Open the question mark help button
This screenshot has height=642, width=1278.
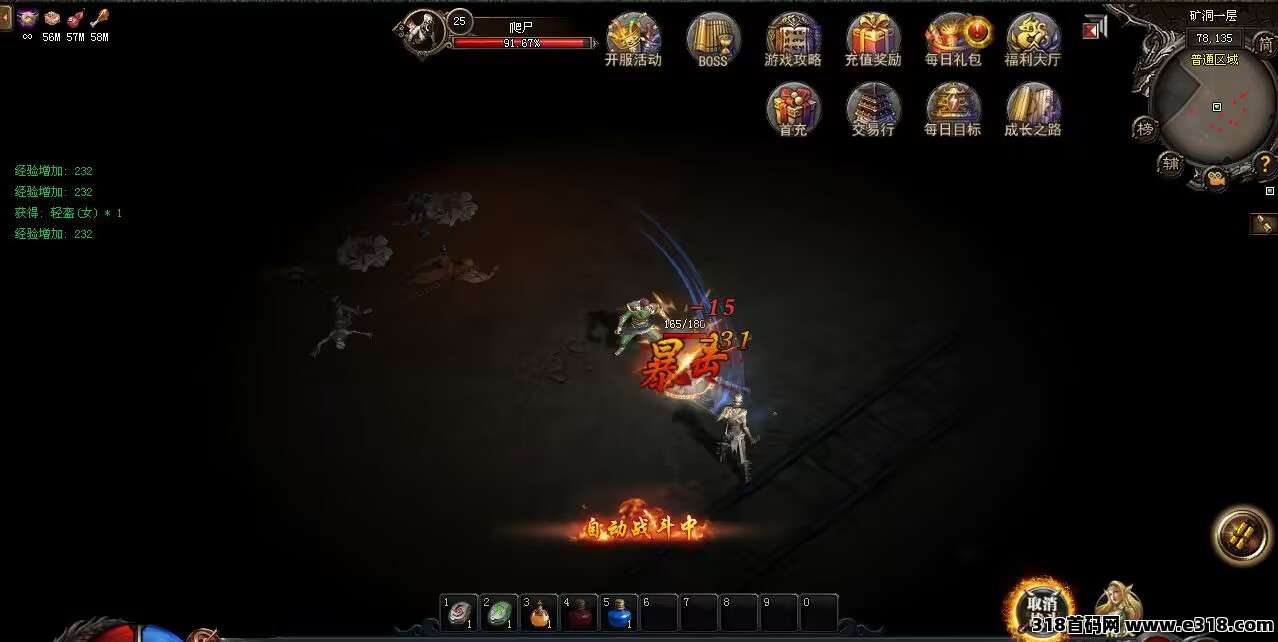pos(1265,163)
